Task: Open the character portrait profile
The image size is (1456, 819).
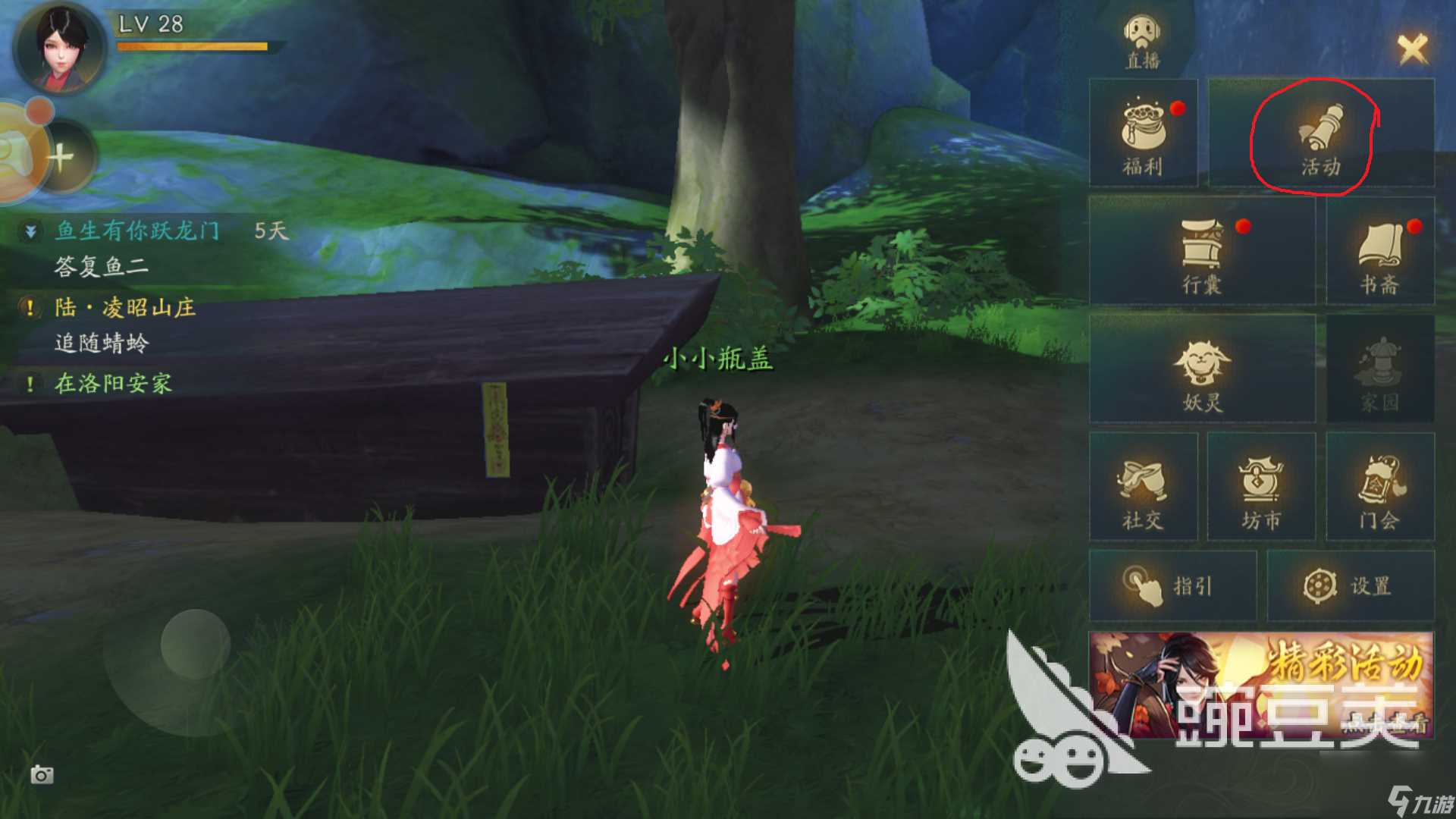Action: pyautogui.click(x=59, y=47)
